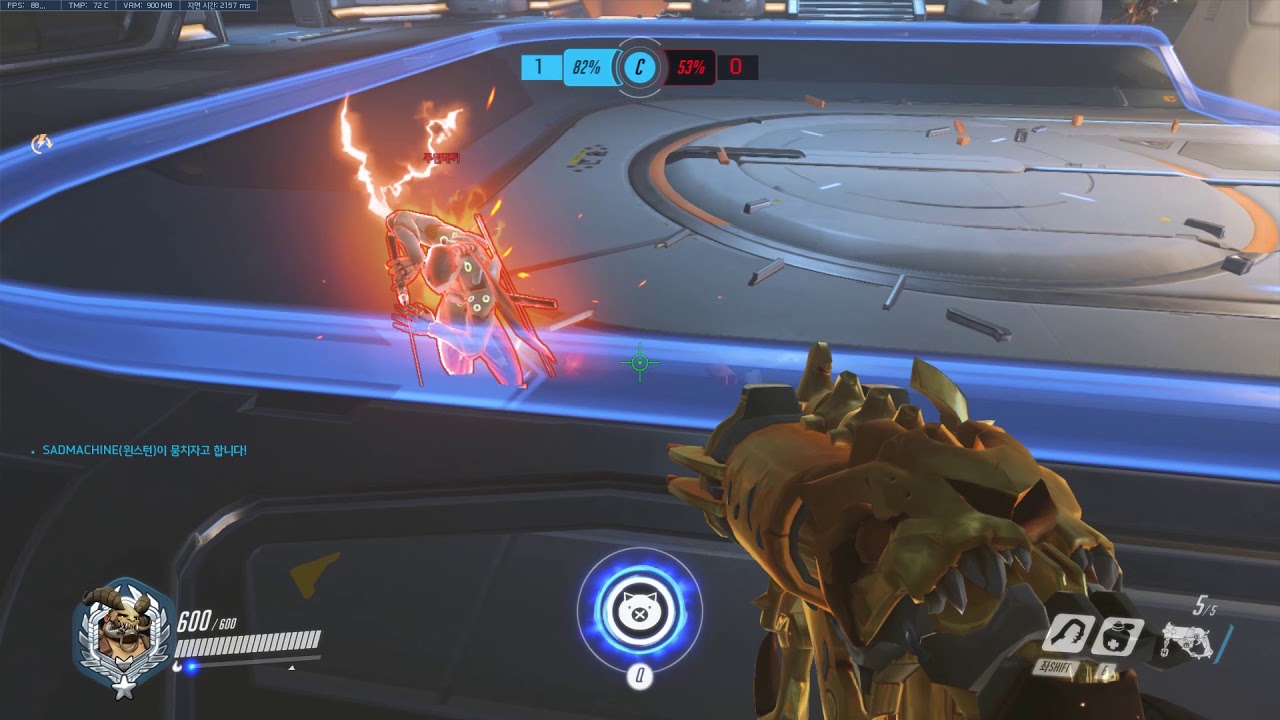Use the Take a Breather canister ability
The height and width of the screenshot is (720, 1280).
click(x=1117, y=635)
